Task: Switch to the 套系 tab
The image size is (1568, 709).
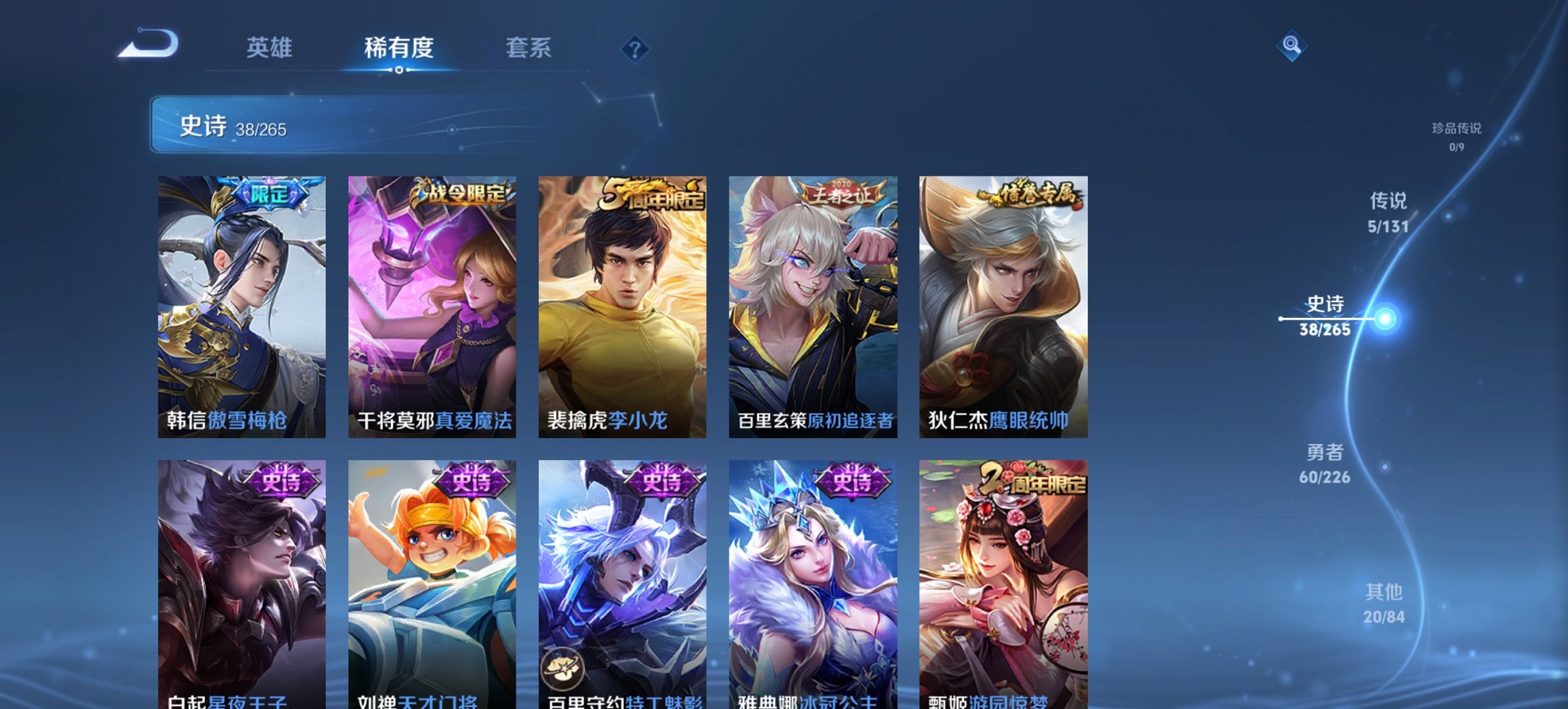Action: pos(529,48)
